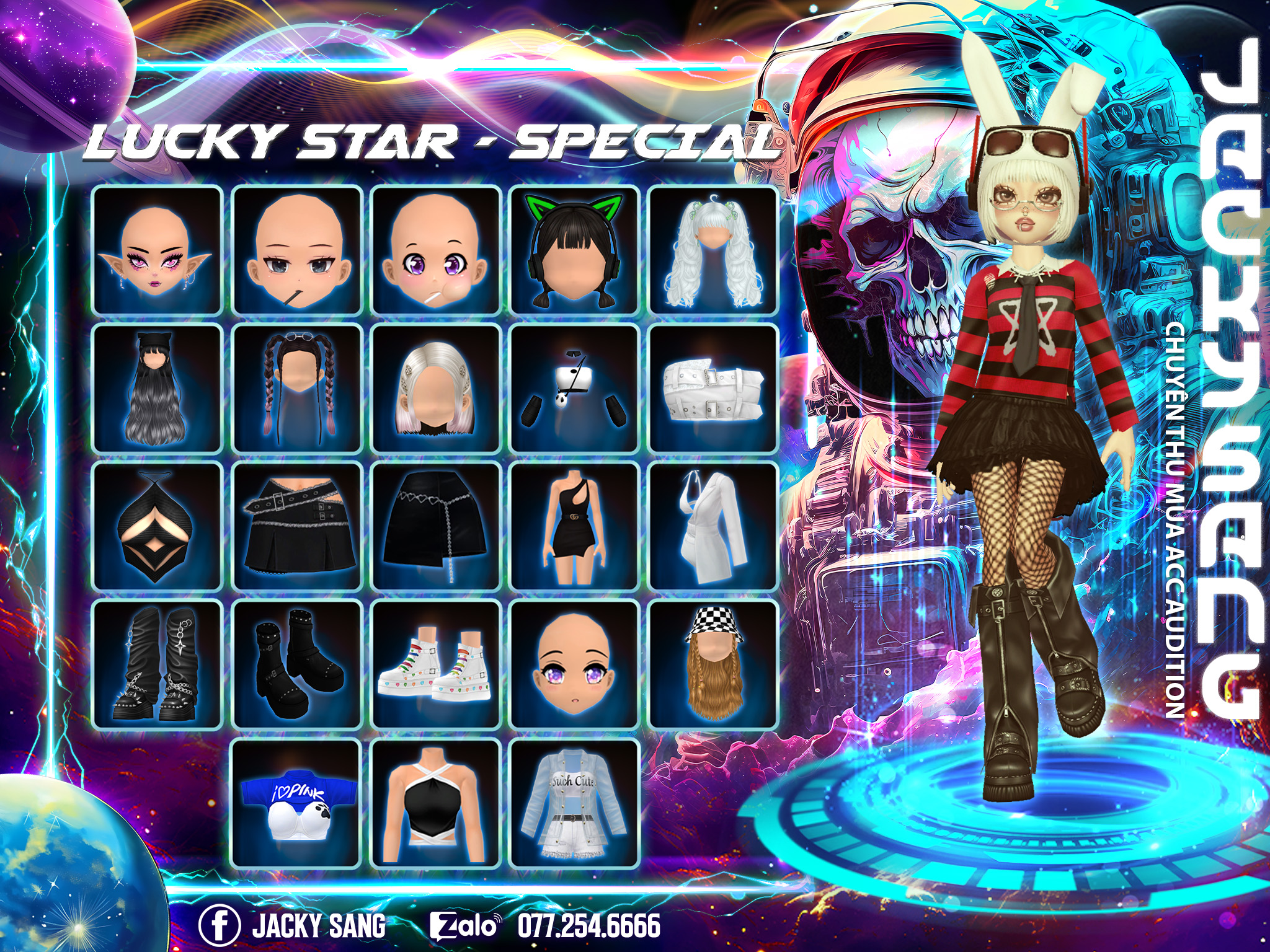Viewport: 1270px width, 952px height.
Task: Select the white curly twin-tail hairstyle
Action: pos(713,250)
